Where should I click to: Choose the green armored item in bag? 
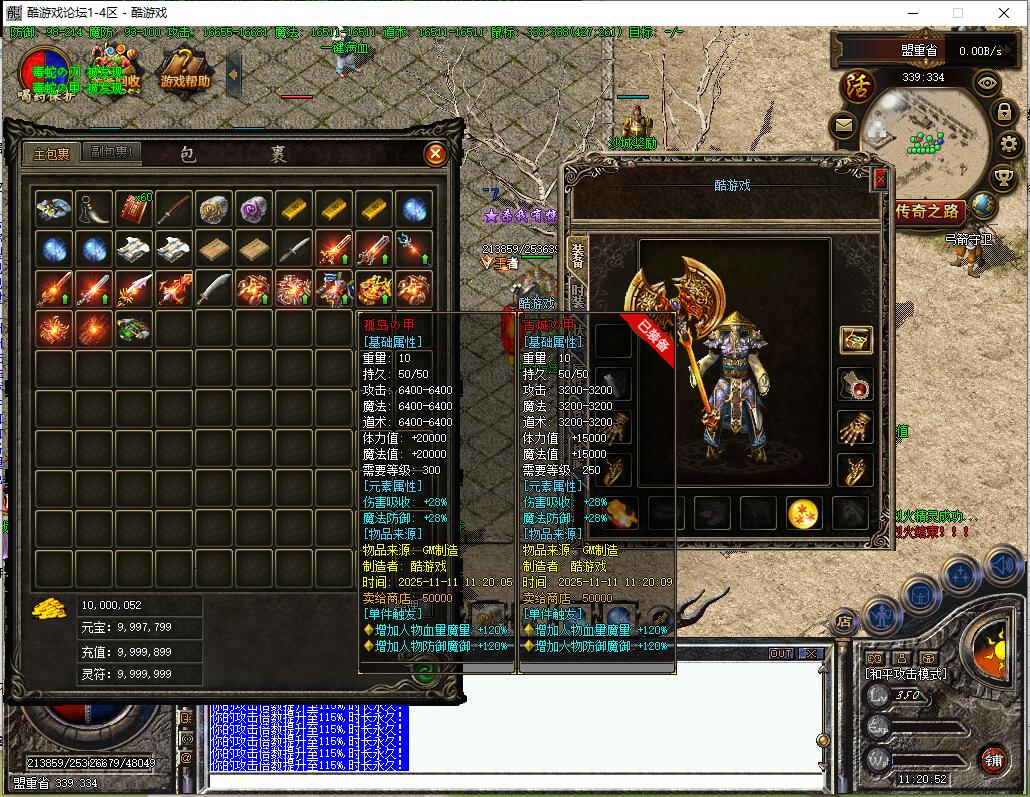(x=133, y=328)
